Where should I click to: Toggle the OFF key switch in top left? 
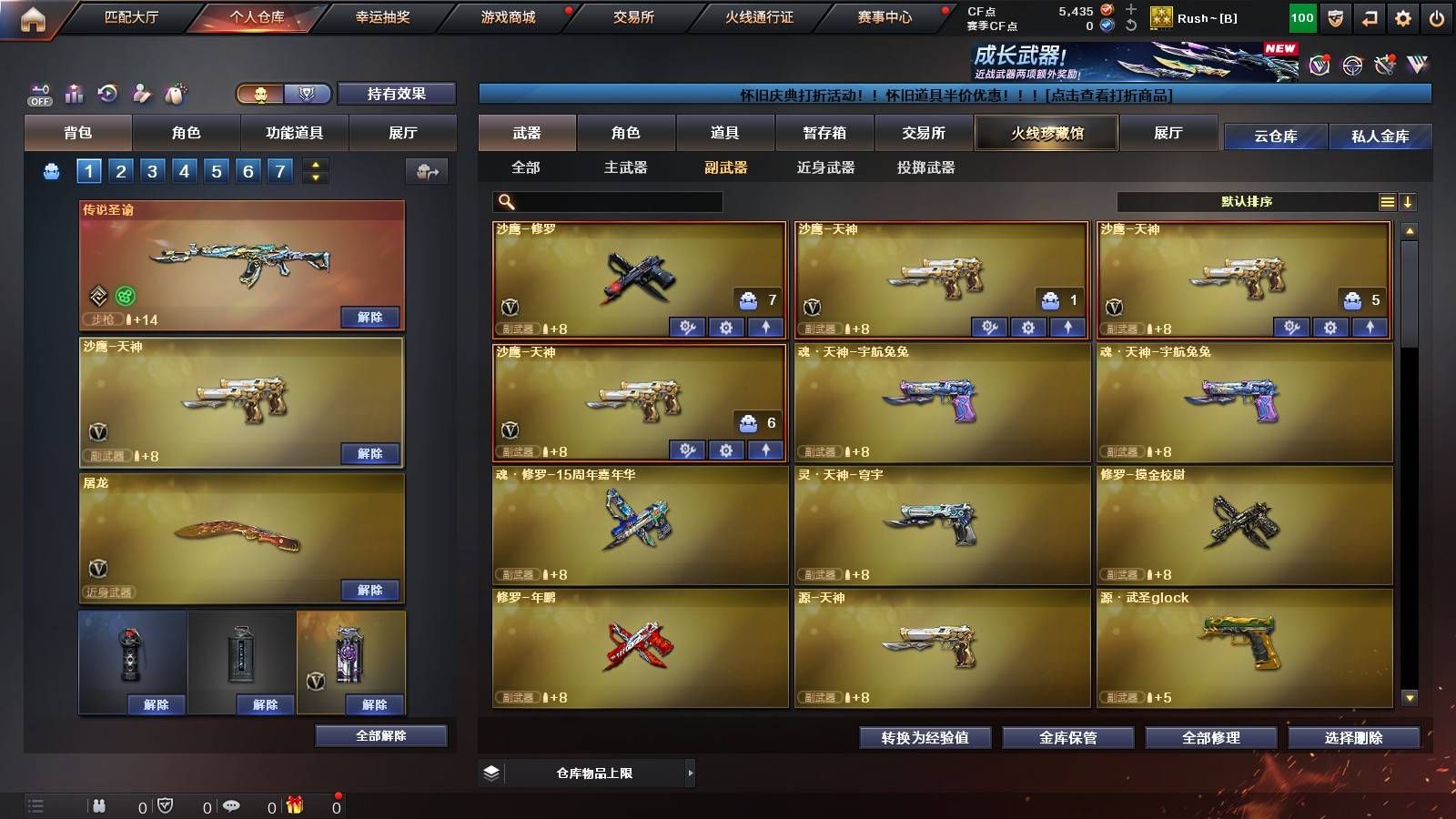(x=38, y=93)
